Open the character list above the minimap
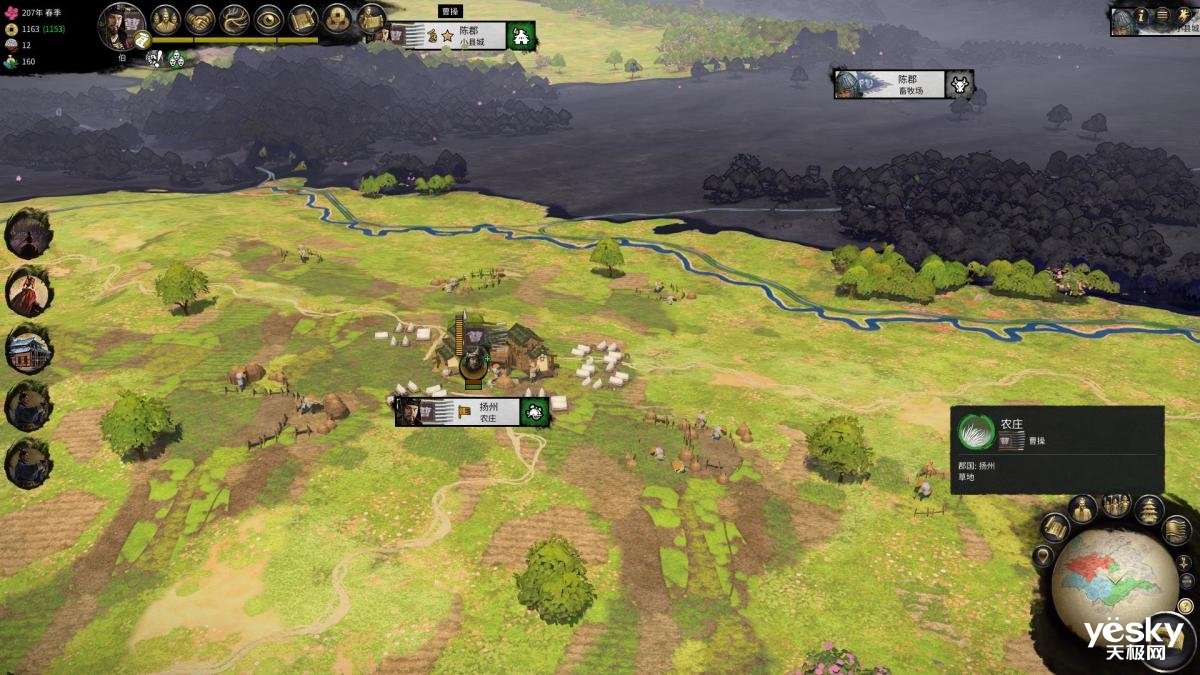The width and height of the screenshot is (1200, 675). click(1082, 509)
